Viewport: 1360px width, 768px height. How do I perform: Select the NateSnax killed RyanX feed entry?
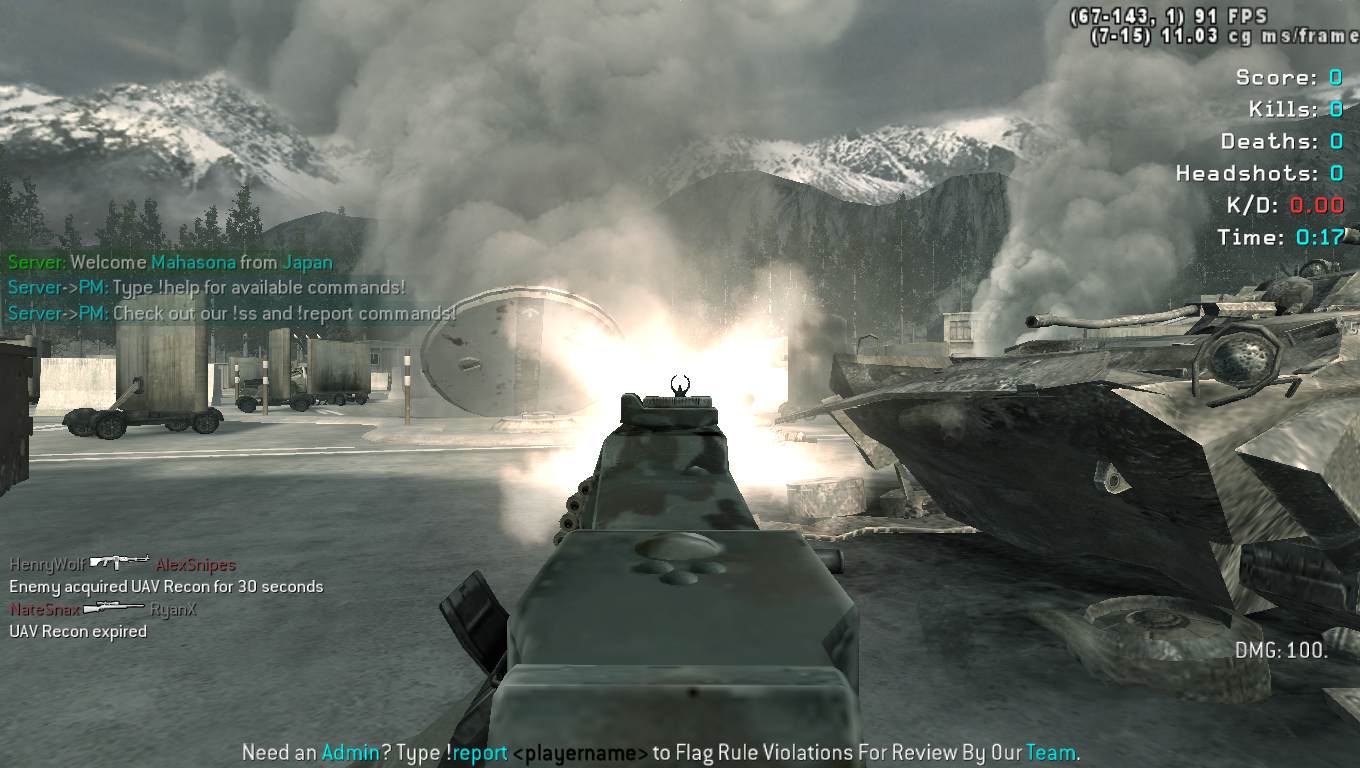[103, 608]
